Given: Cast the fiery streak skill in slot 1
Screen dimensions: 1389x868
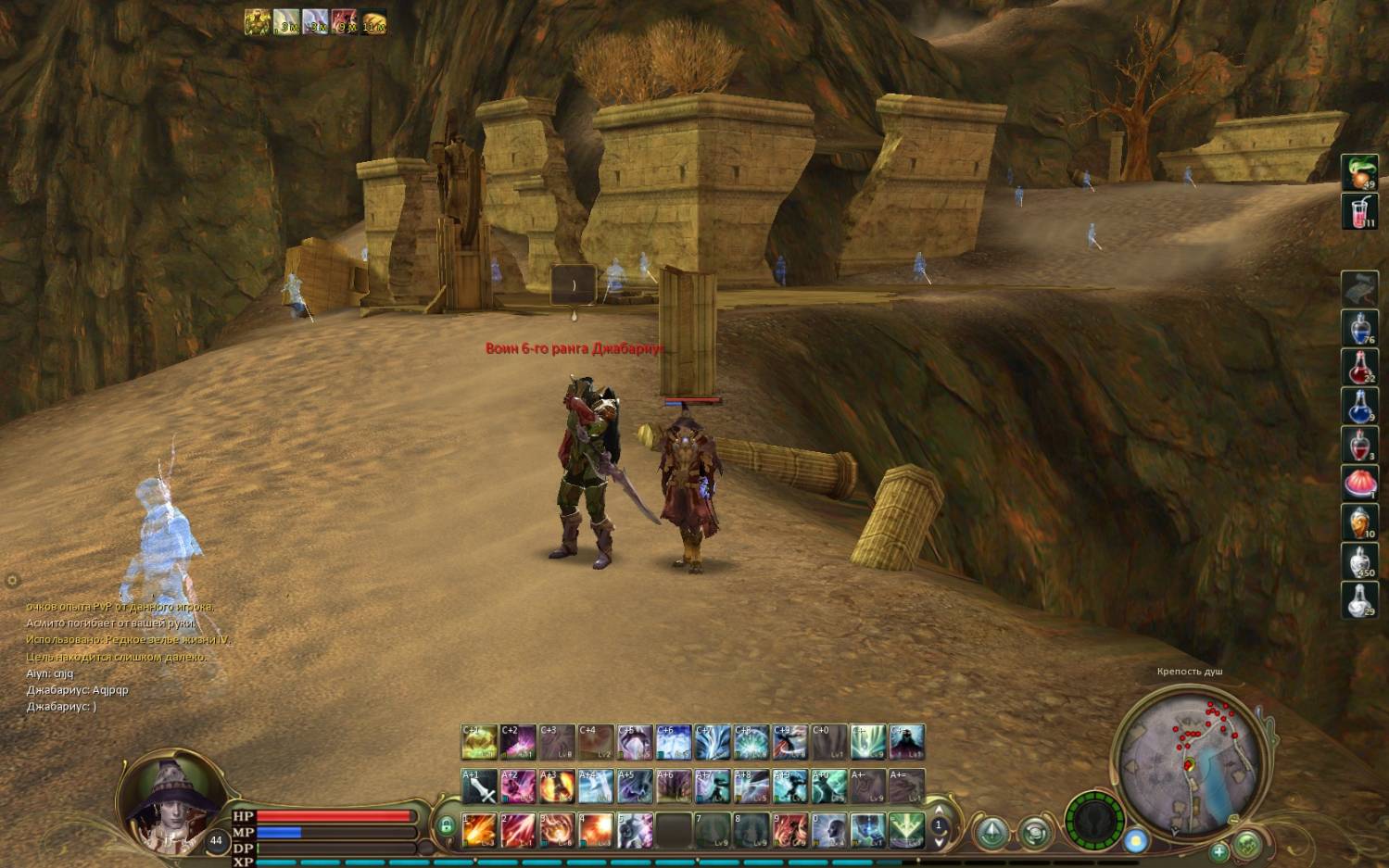Looking at the screenshot, I should (x=479, y=830).
